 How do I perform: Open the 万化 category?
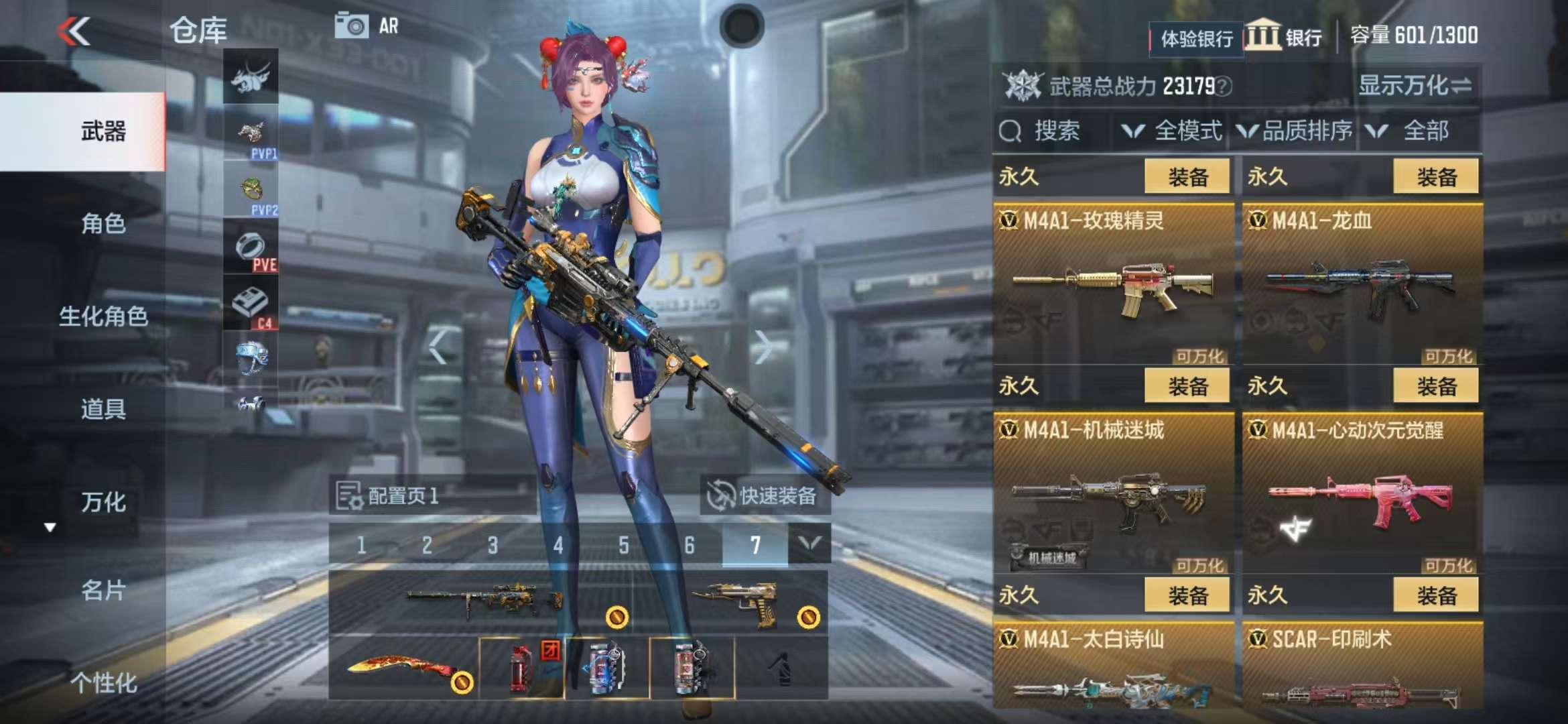(103, 501)
